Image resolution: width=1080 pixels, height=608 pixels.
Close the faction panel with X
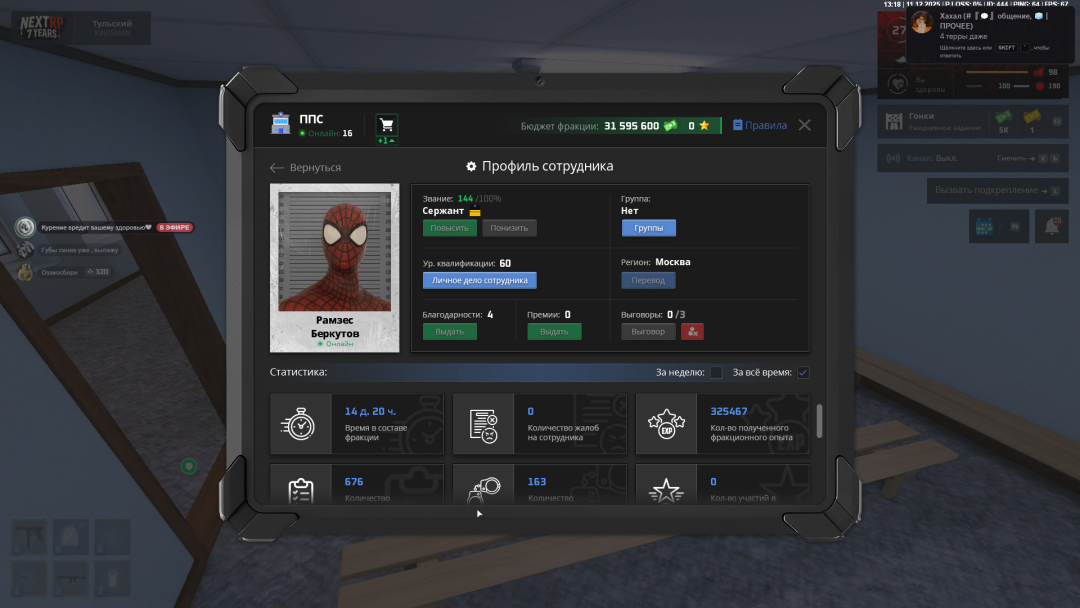tap(804, 125)
